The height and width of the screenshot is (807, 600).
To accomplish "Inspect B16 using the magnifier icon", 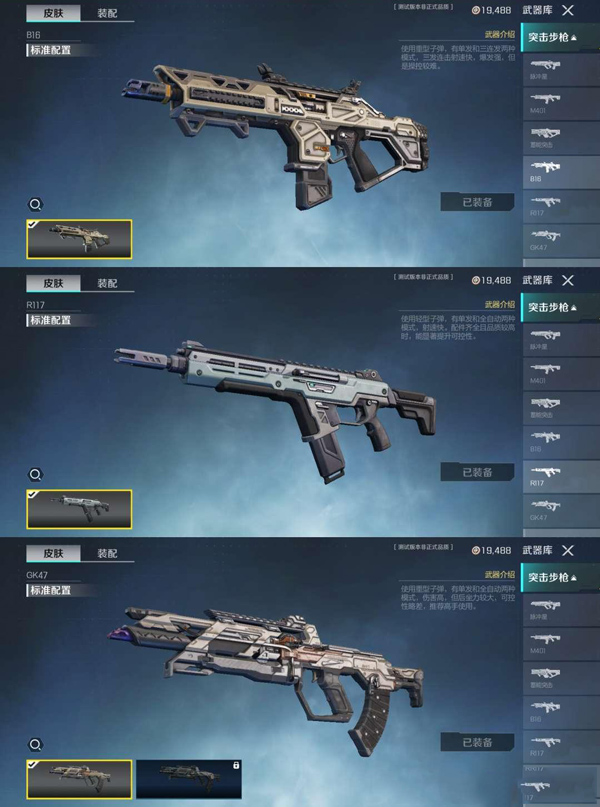I will [x=35, y=205].
